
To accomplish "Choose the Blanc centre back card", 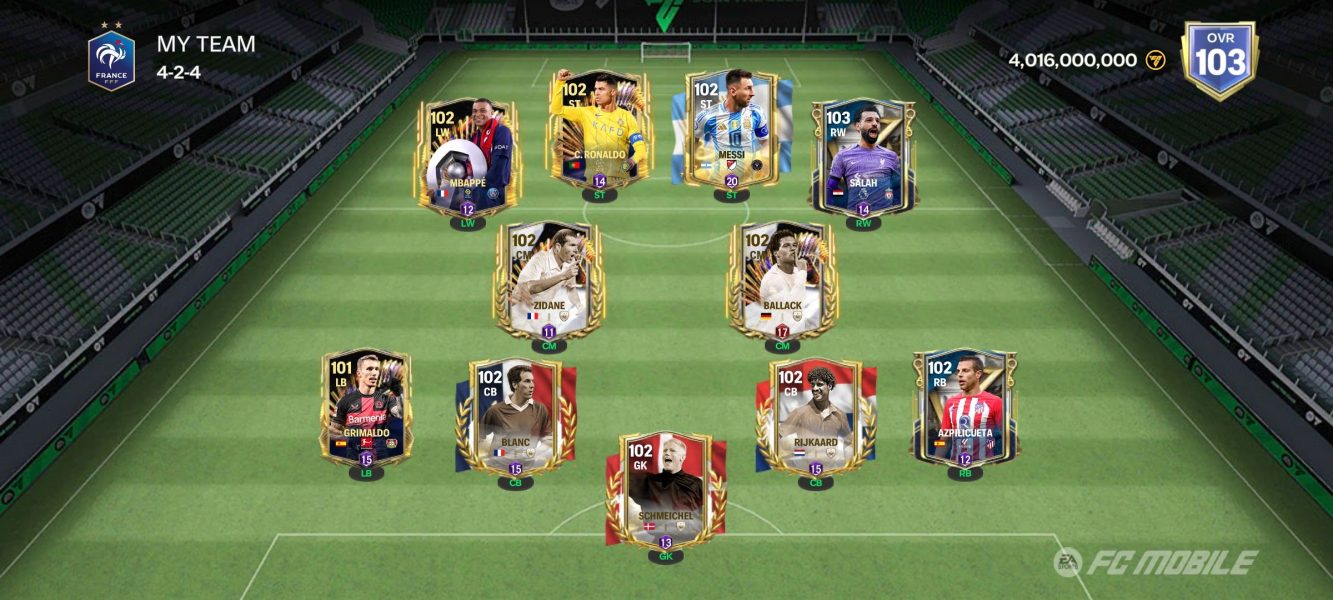I will coord(515,416).
